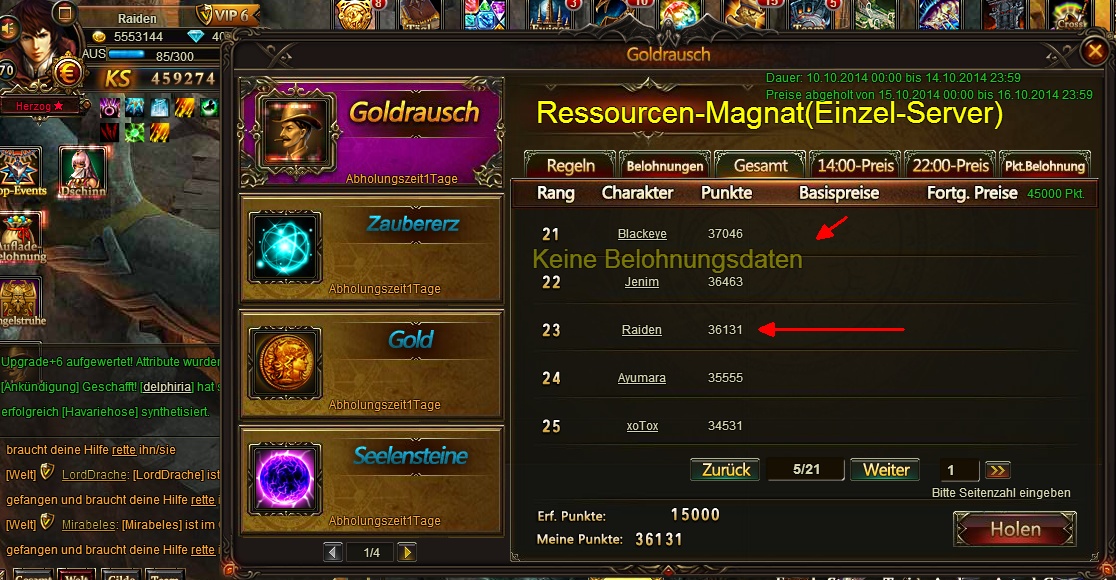
Task: Open player Blackeye's profile link
Action: click(x=642, y=234)
